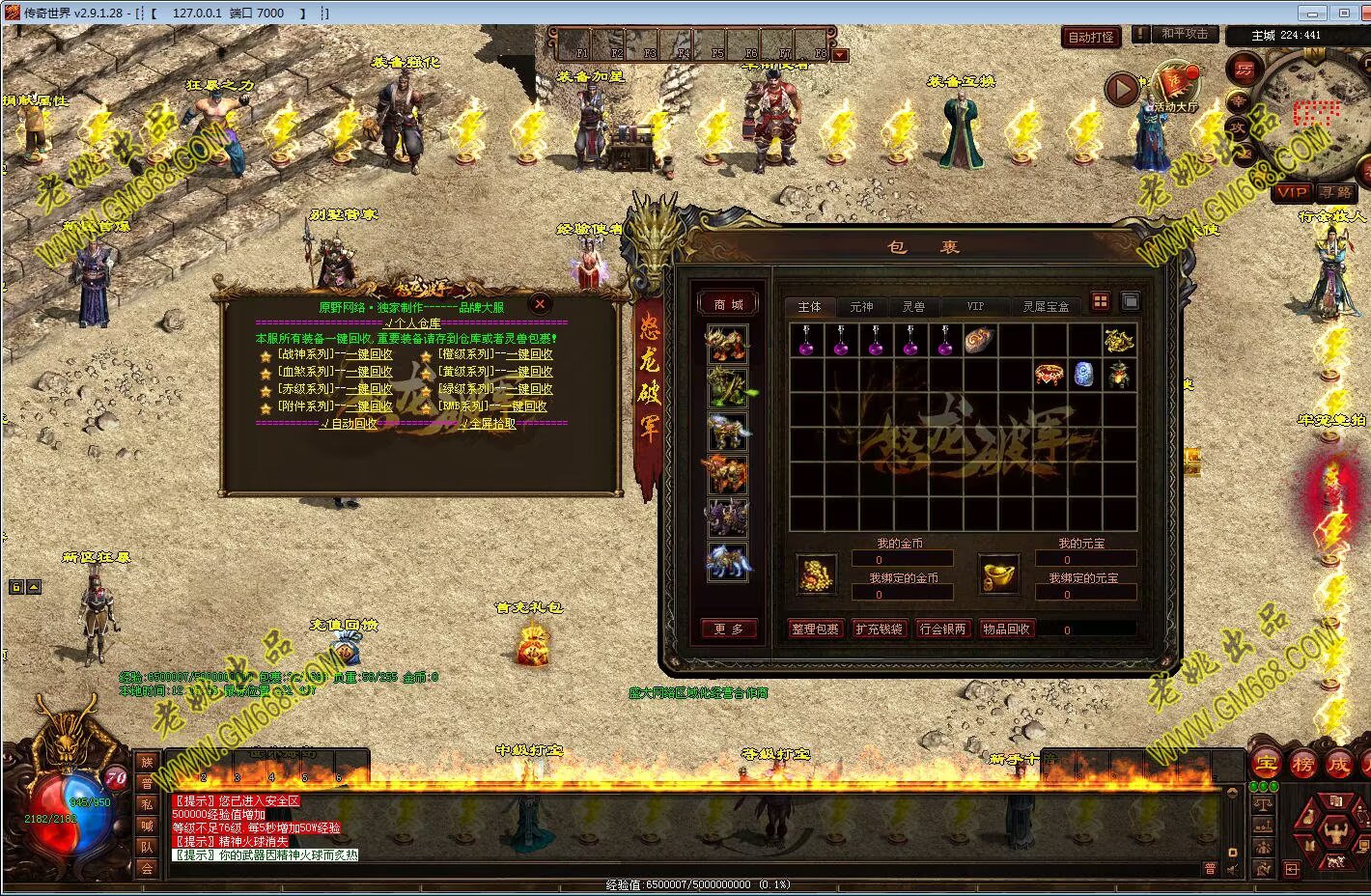1371x896 pixels.
Task: Expand the bag's 更多 button
Action: tap(728, 629)
